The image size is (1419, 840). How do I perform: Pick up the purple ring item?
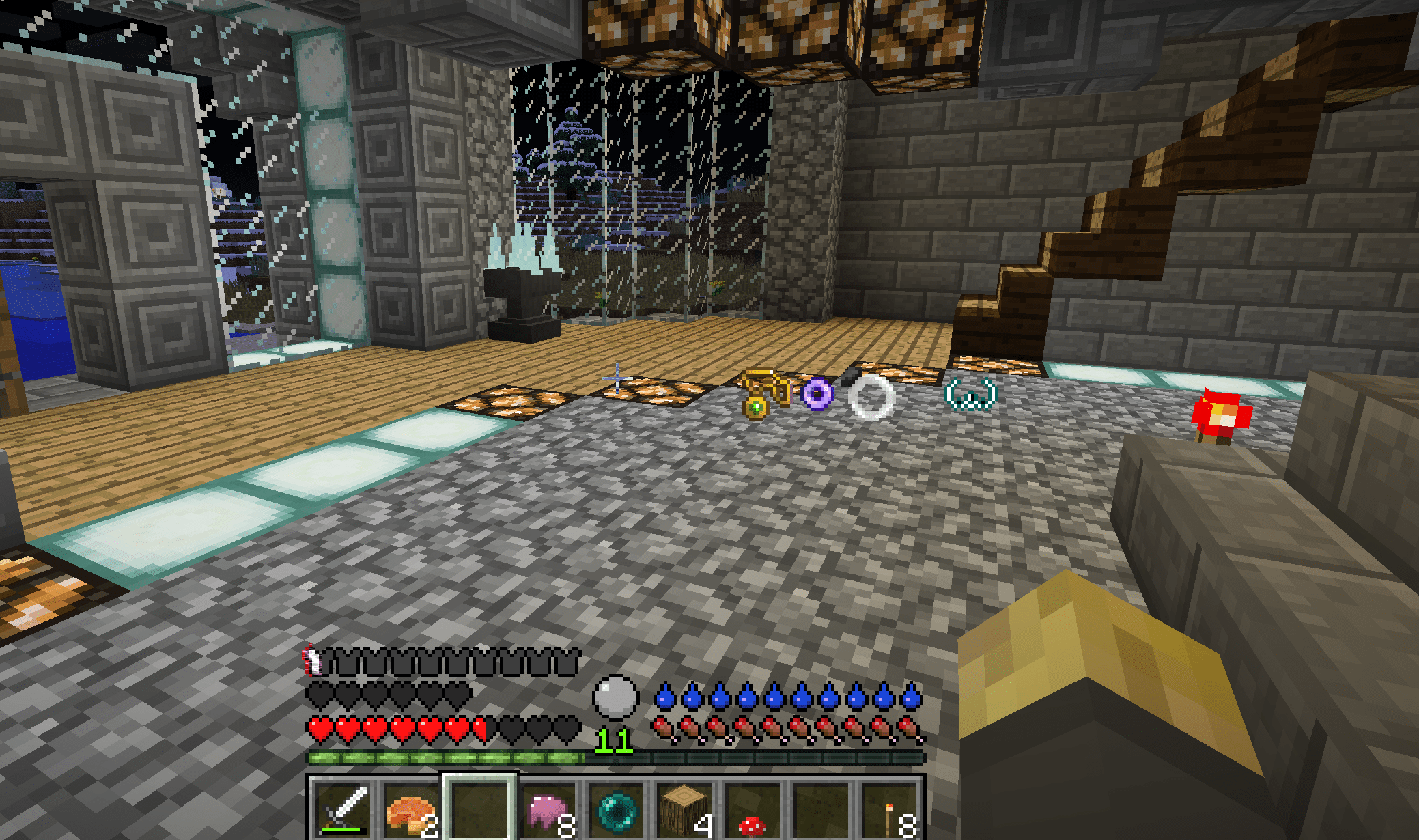click(x=817, y=394)
